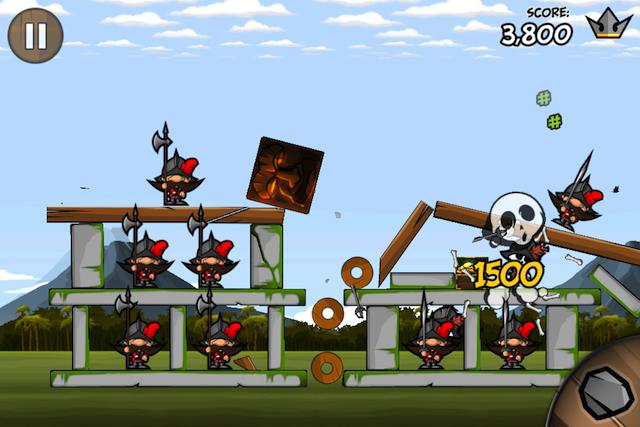The height and width of the screenshot is (427, 640).
Task: Select the stone boulder ammo shield
Action: 604,391
